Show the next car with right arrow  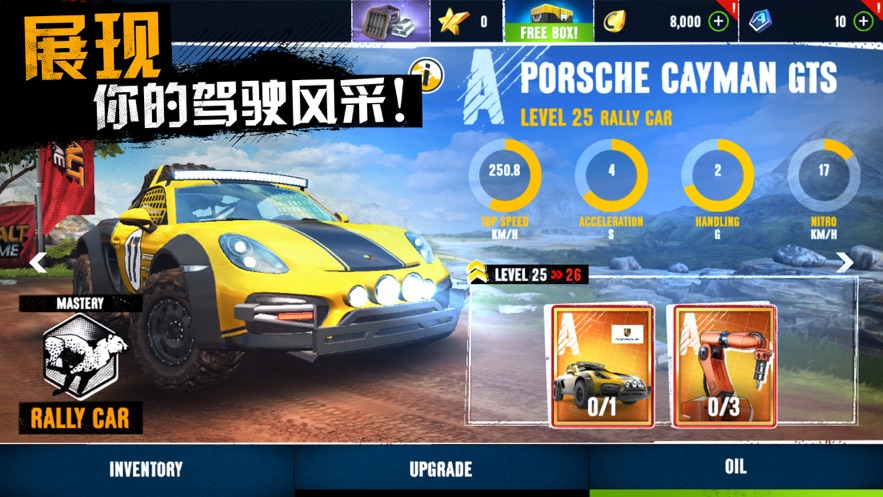click(x=845, y=262)
